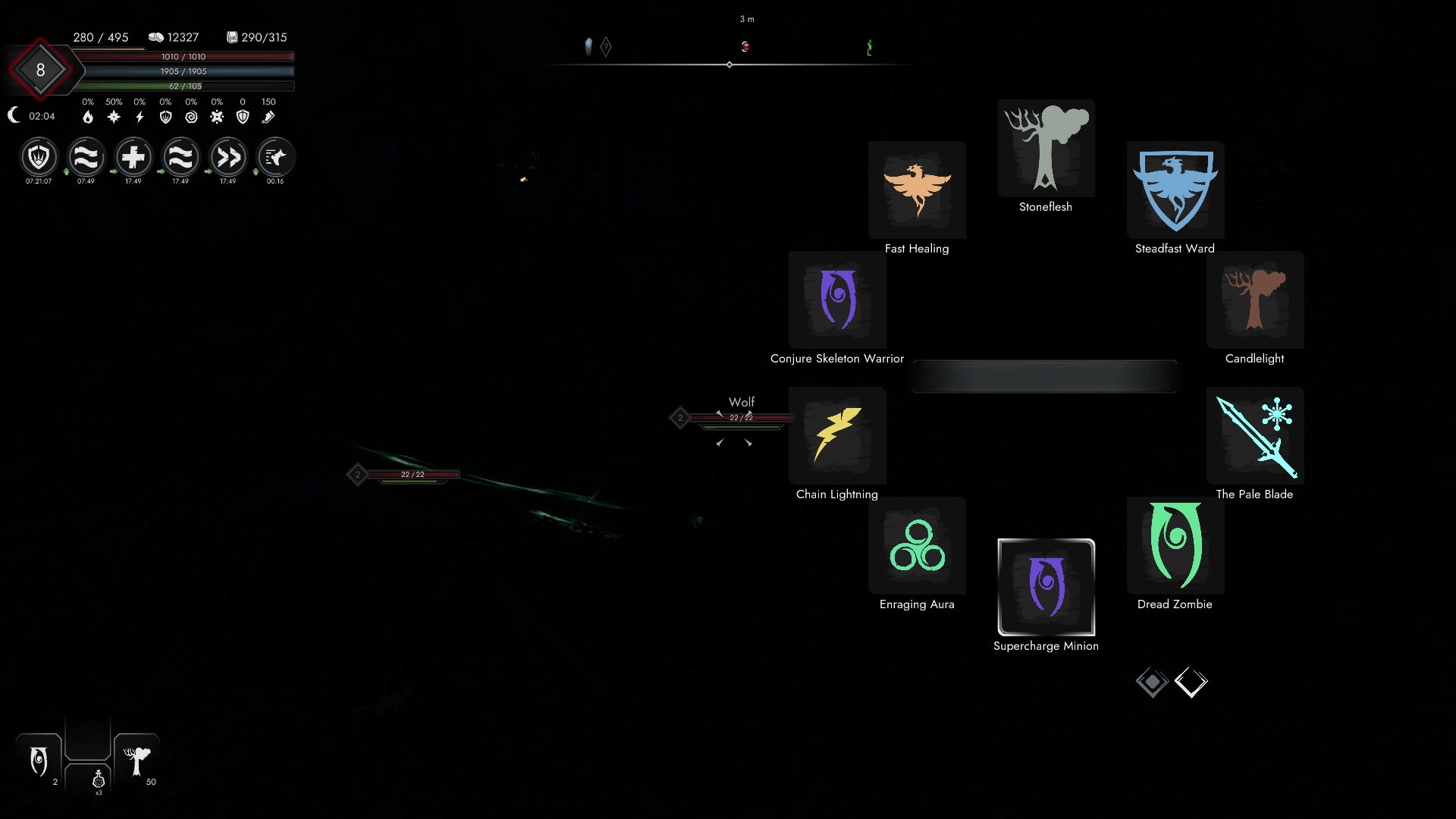Image resolution: width=1456 pixels, height=819 pixels.
Task: Choose the Chain Lightning spell
Action: [837, 435]
